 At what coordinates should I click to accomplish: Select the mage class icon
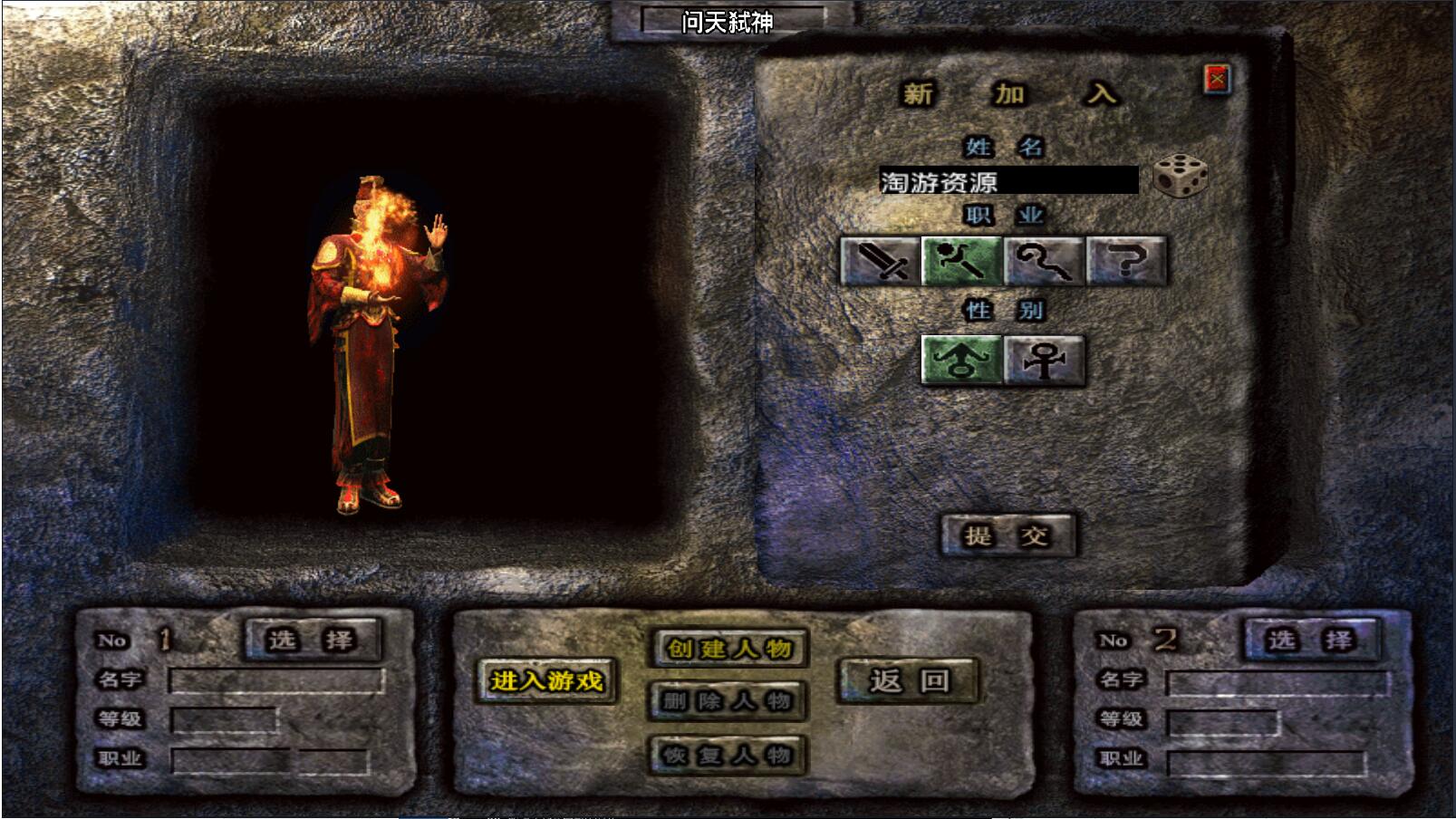coord(961,261)
